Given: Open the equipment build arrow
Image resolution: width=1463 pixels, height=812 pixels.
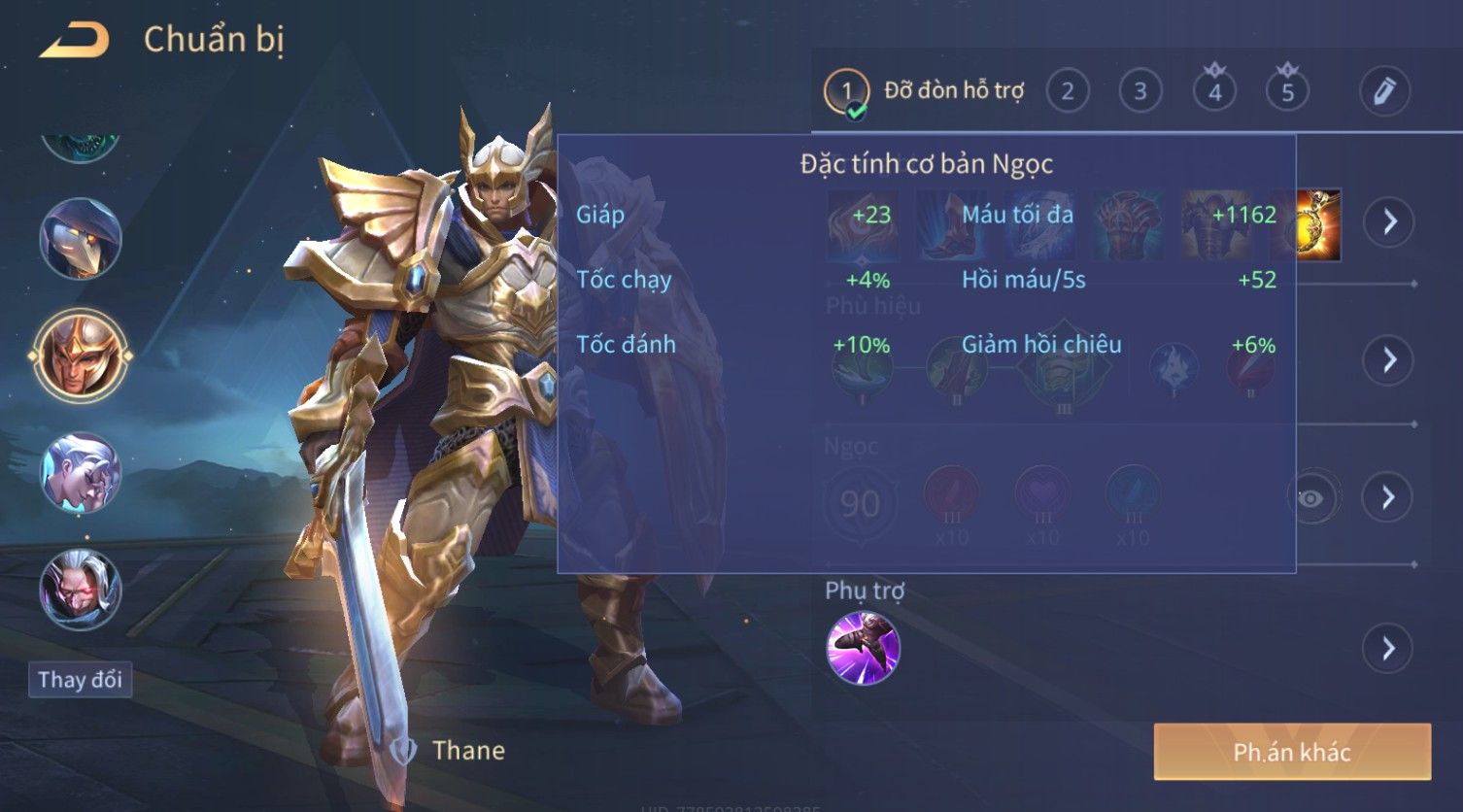Looking at the screenshot, I should [x=1389, y=221].
